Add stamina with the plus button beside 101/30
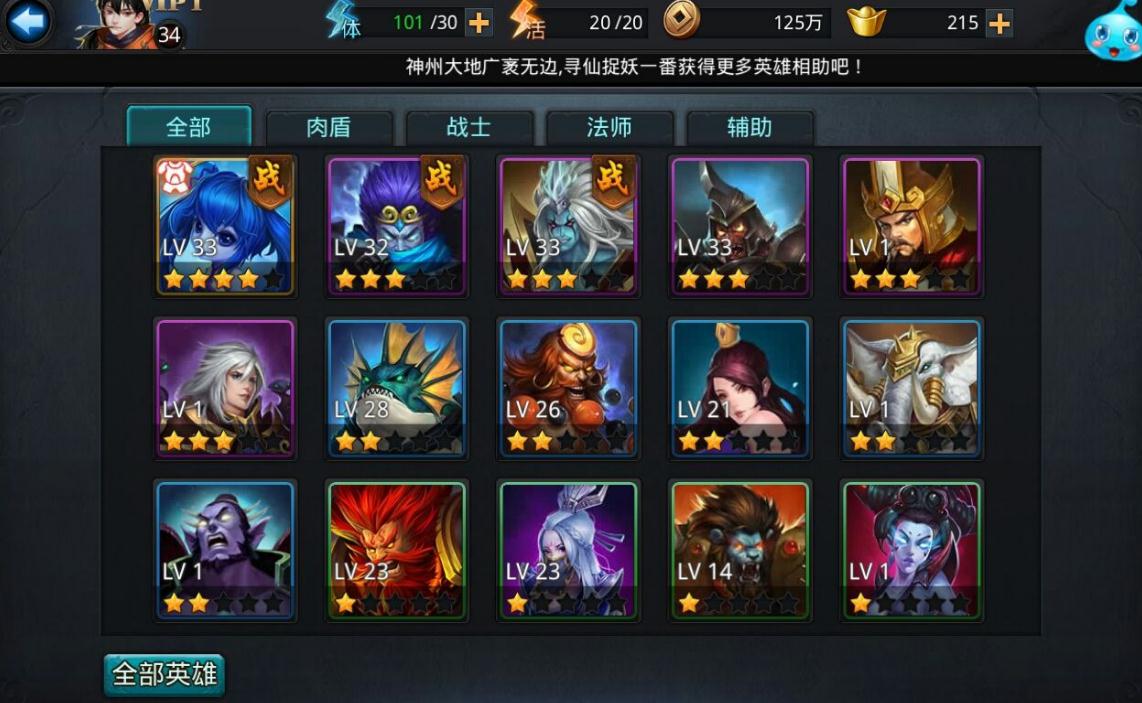This screenshot has width=1142, height=703. [x=479, y=22]
